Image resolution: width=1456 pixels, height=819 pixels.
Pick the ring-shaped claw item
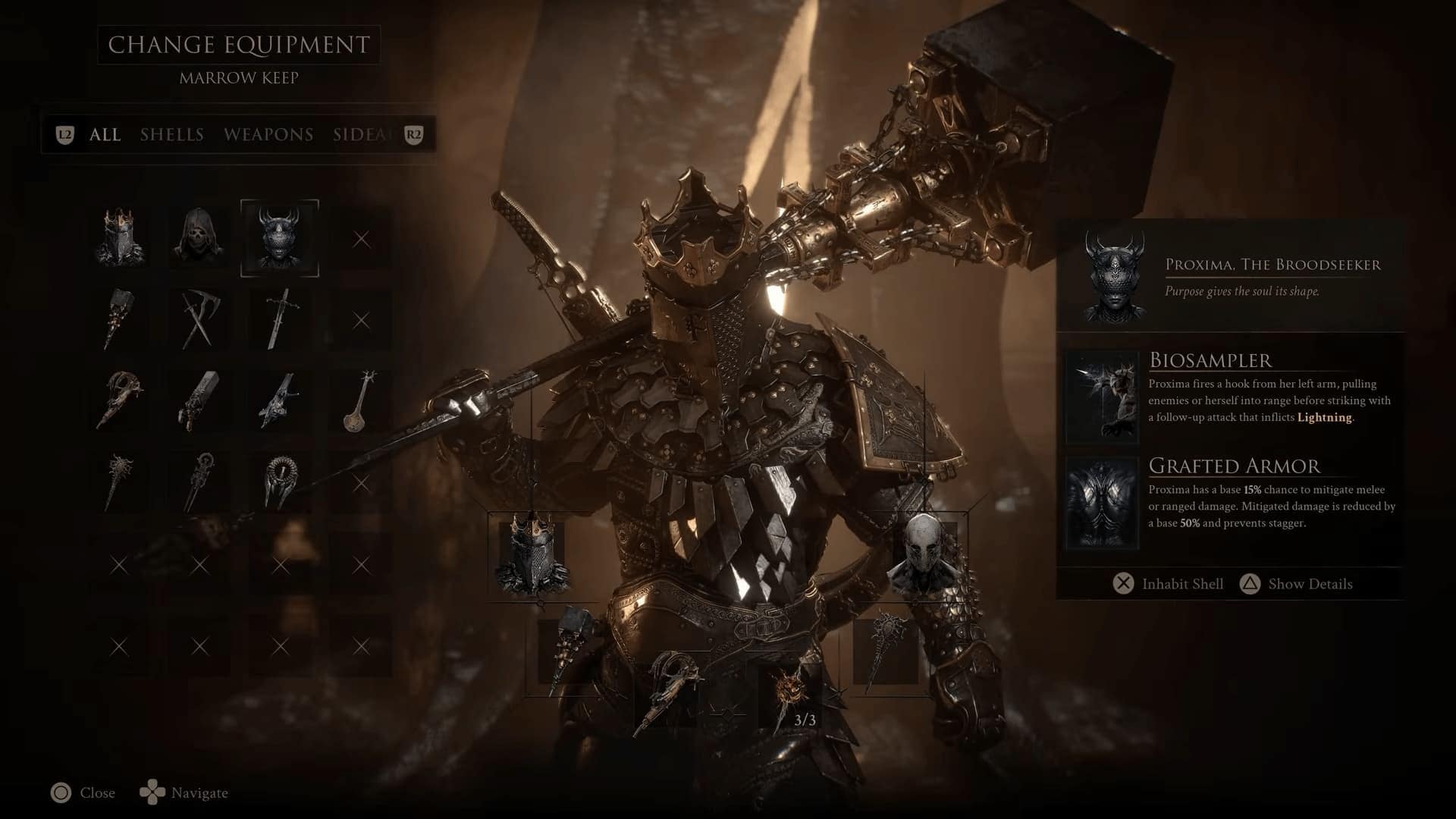279,482
